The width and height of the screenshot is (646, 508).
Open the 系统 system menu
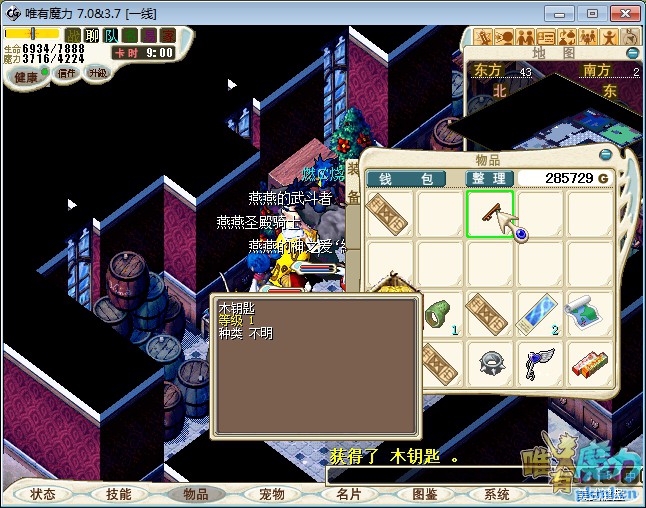(x=497, y=494)
